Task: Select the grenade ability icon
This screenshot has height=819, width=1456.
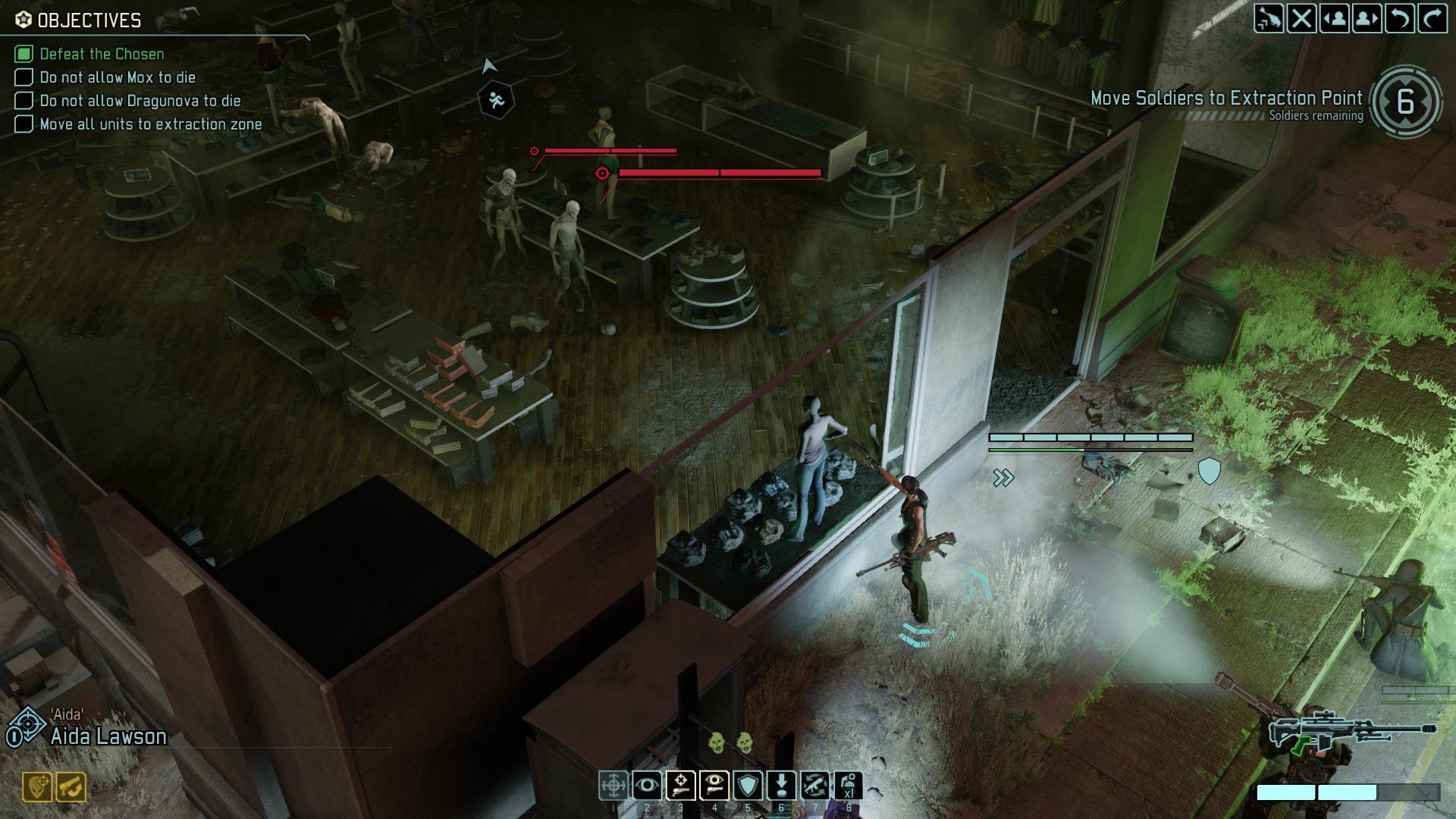Action: 848,786
